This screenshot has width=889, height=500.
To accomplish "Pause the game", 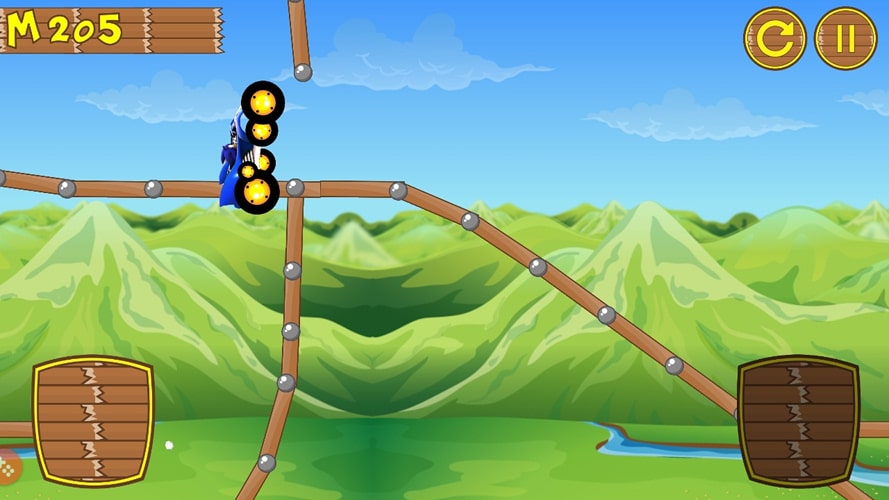I will click(x=845, y=39).
